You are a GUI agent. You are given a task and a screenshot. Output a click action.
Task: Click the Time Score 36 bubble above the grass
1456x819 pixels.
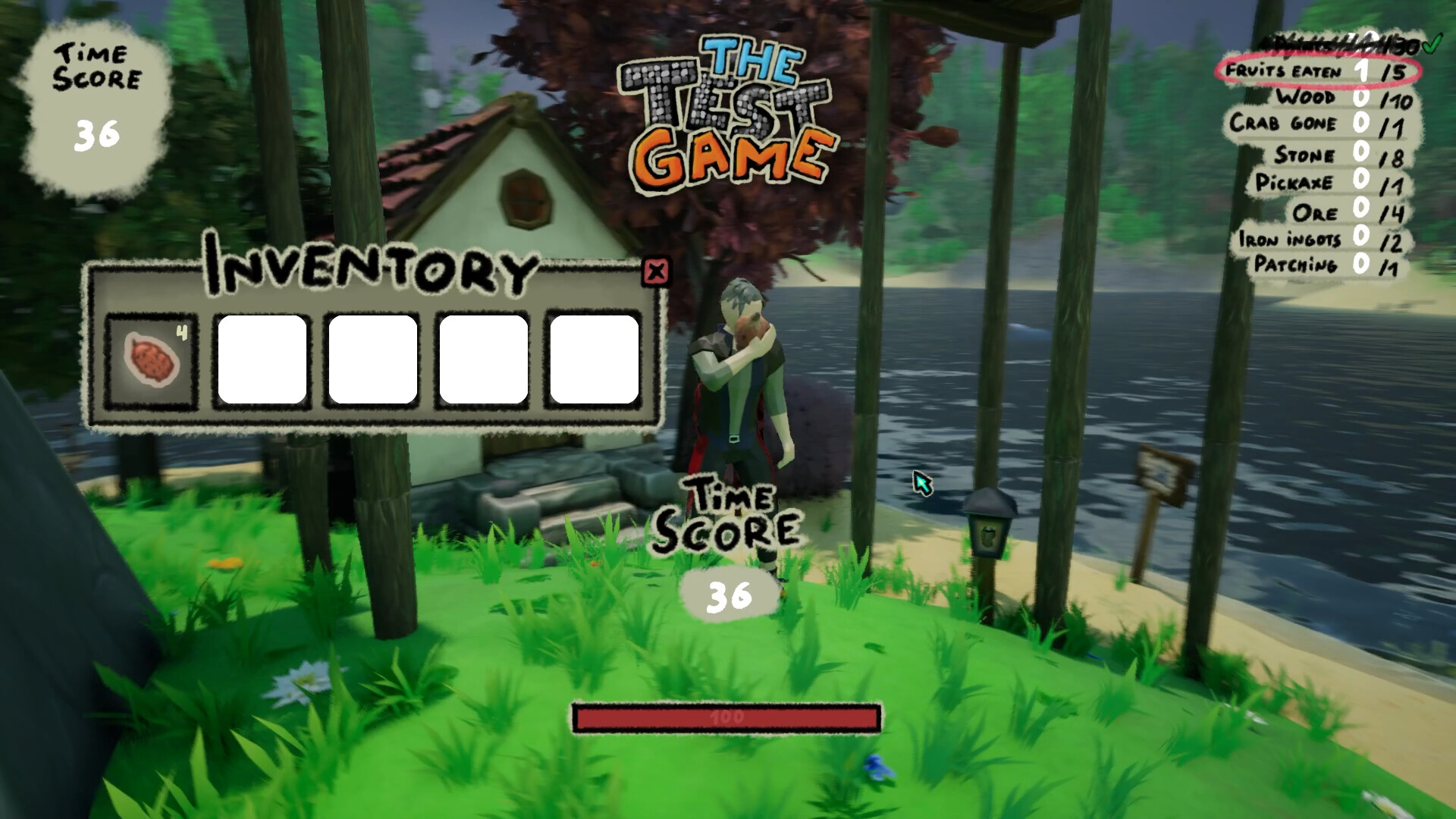coord(730,595)
